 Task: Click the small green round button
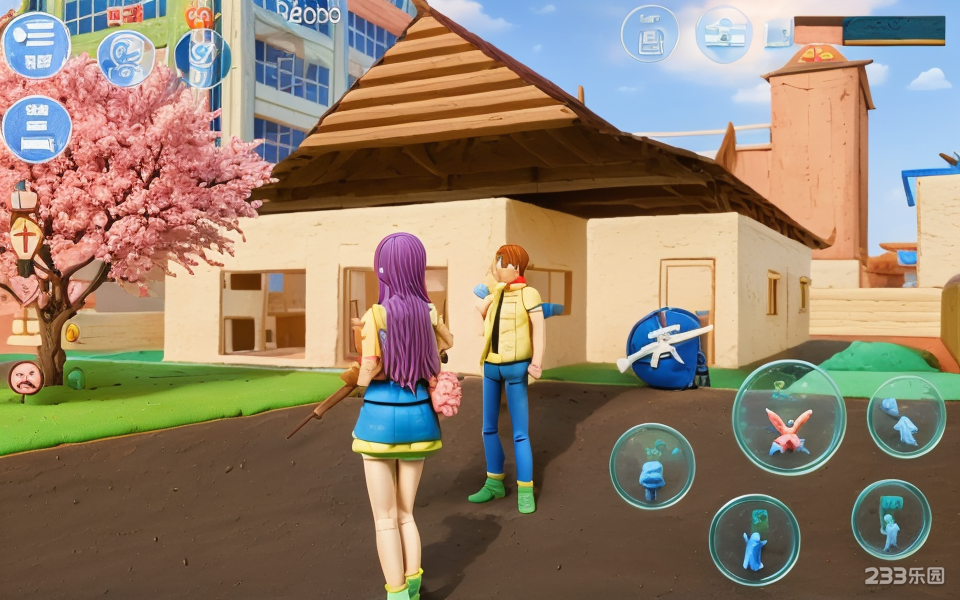(75, 379)
